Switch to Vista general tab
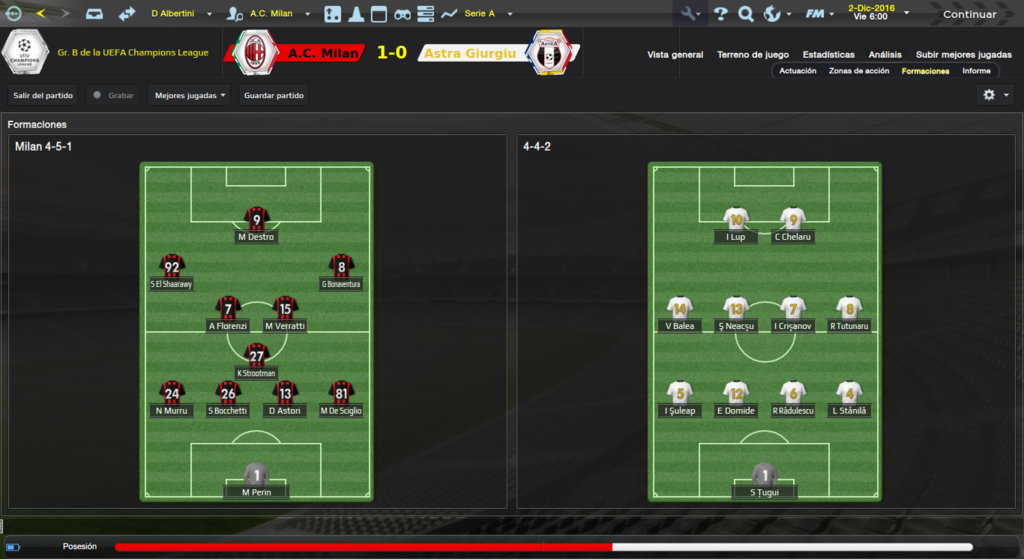Screen dimensions: 1024x559 click(x=675, y=54)
